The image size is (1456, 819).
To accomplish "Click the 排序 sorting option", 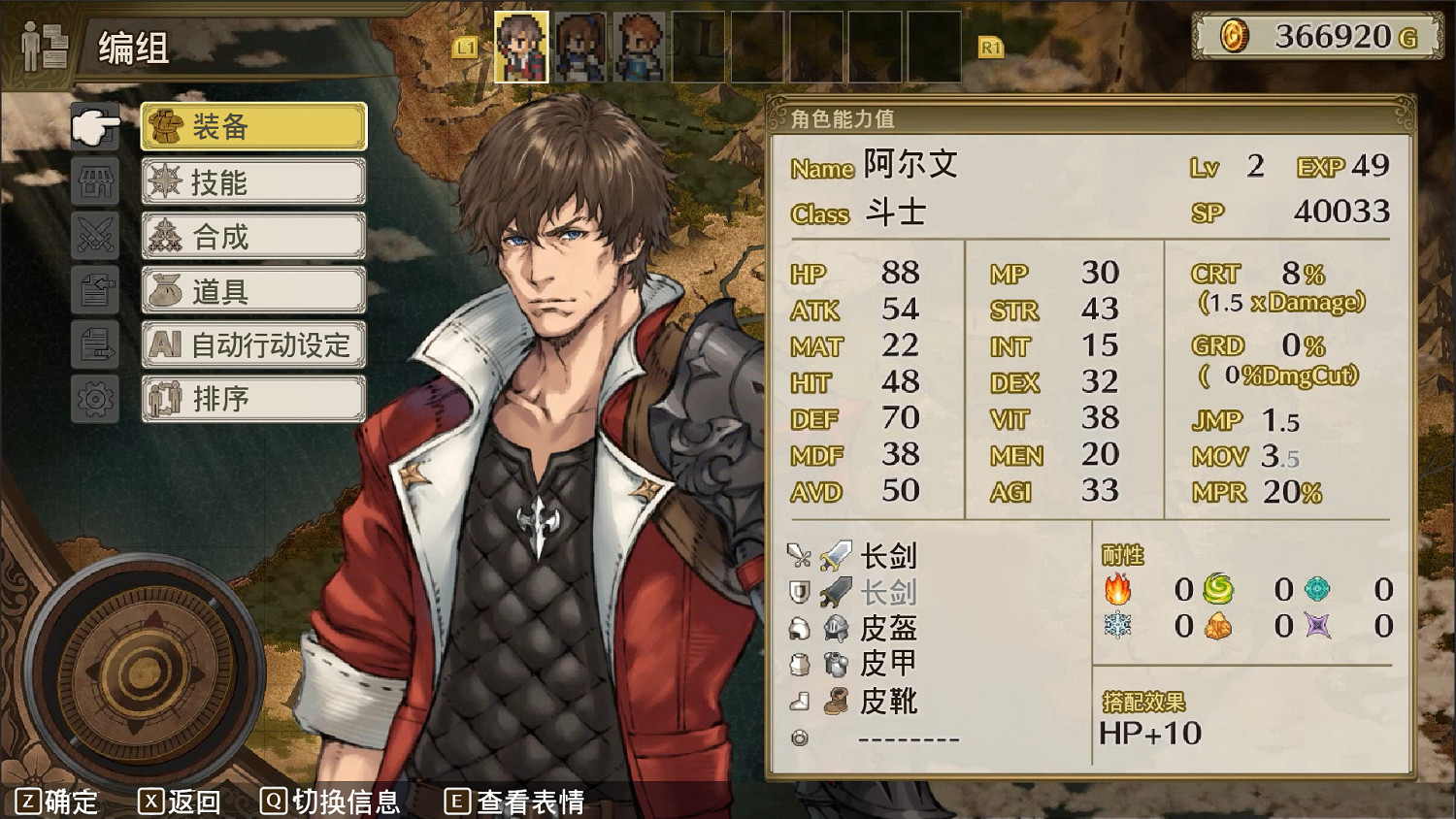I will point(252,398).
